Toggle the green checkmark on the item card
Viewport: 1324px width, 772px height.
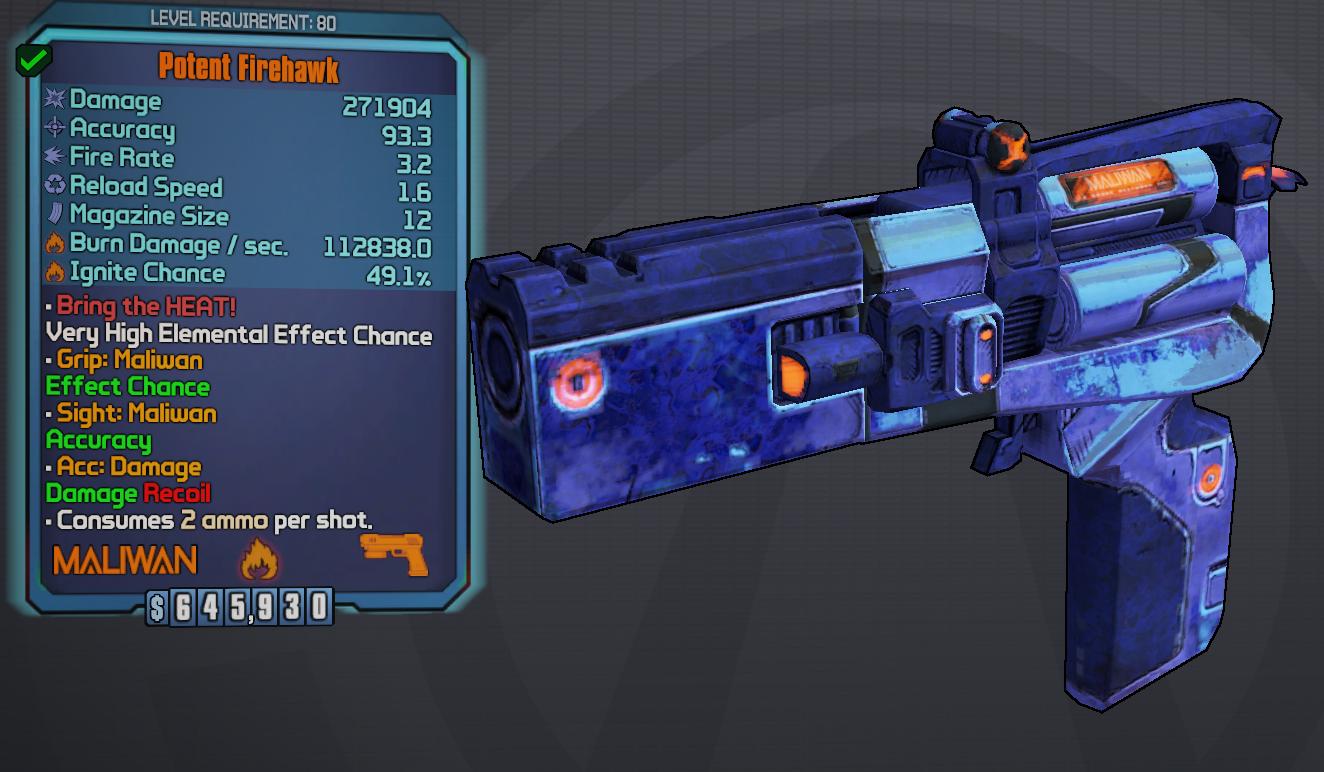tap(33, 60)
